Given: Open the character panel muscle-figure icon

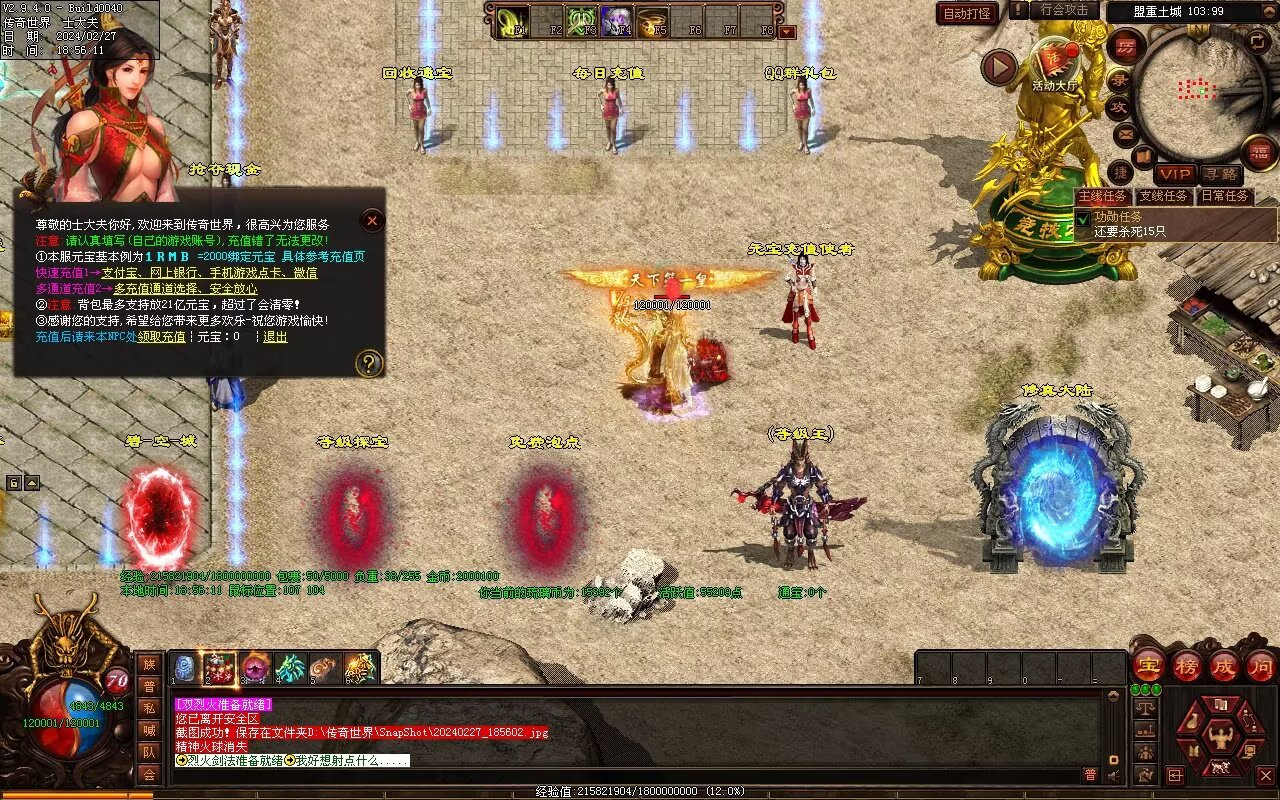Looking at the screenshot, I should [x=1220, y=739].
